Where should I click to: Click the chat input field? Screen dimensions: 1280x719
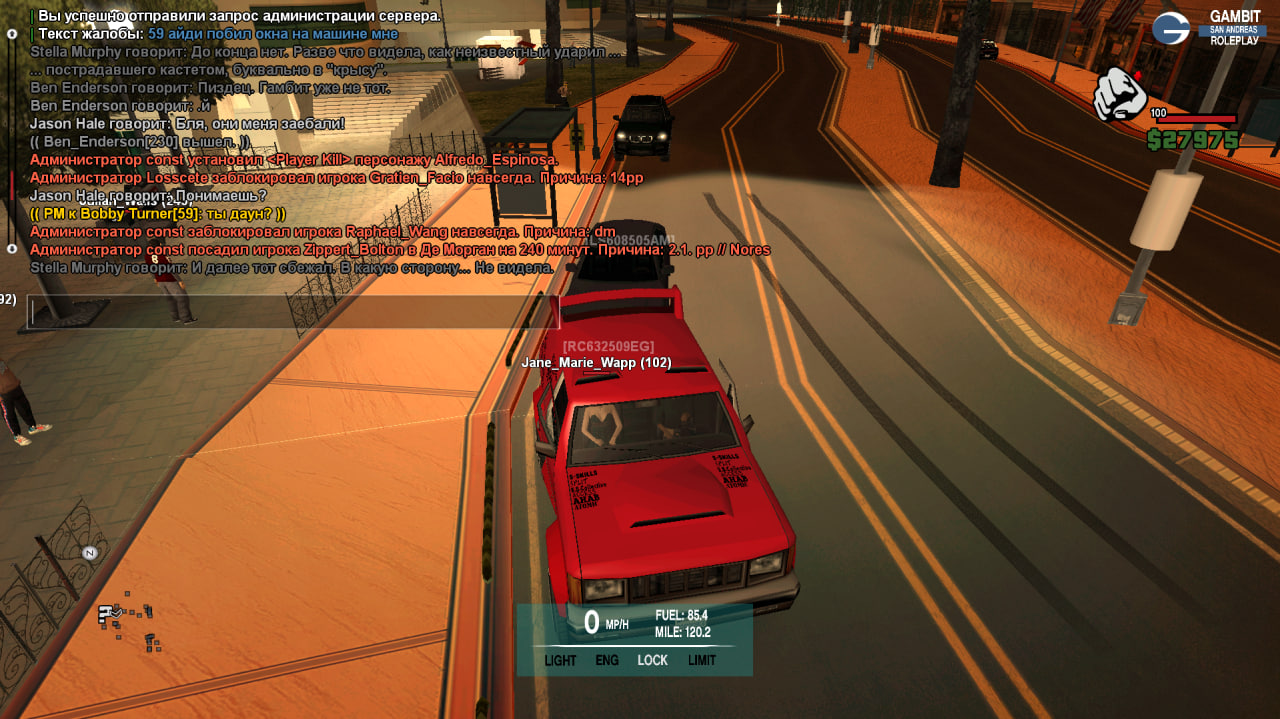pos(292,312)
